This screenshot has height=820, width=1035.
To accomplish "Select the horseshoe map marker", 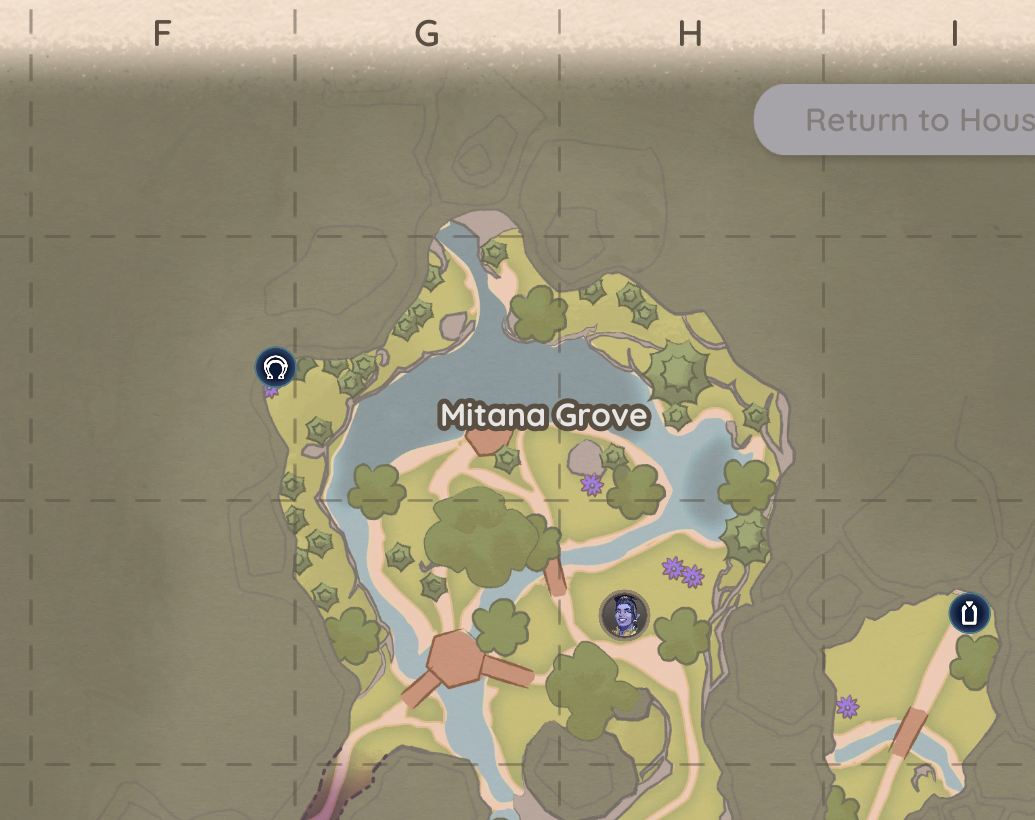I will pyautogui.click(x=275, y=367).
